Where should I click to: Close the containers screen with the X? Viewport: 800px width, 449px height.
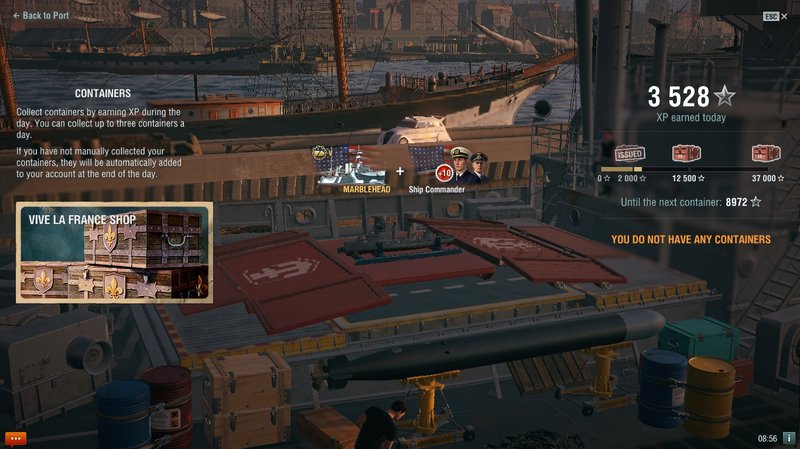pyautogui.click(x=784, y=16)
